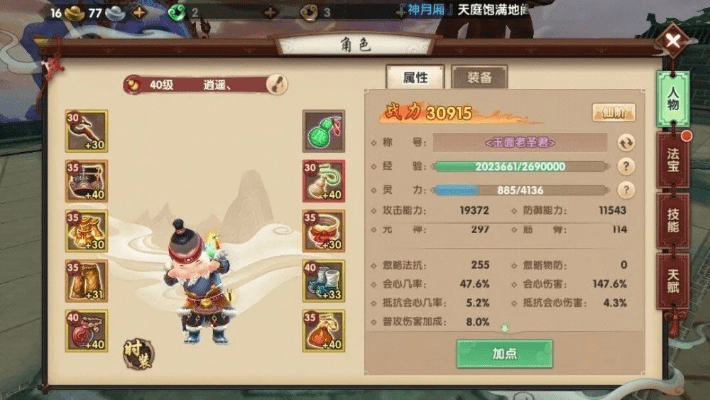The image size is (710, 400).
Task: Select the level 30 weapon slot
Action: point(86,131)
